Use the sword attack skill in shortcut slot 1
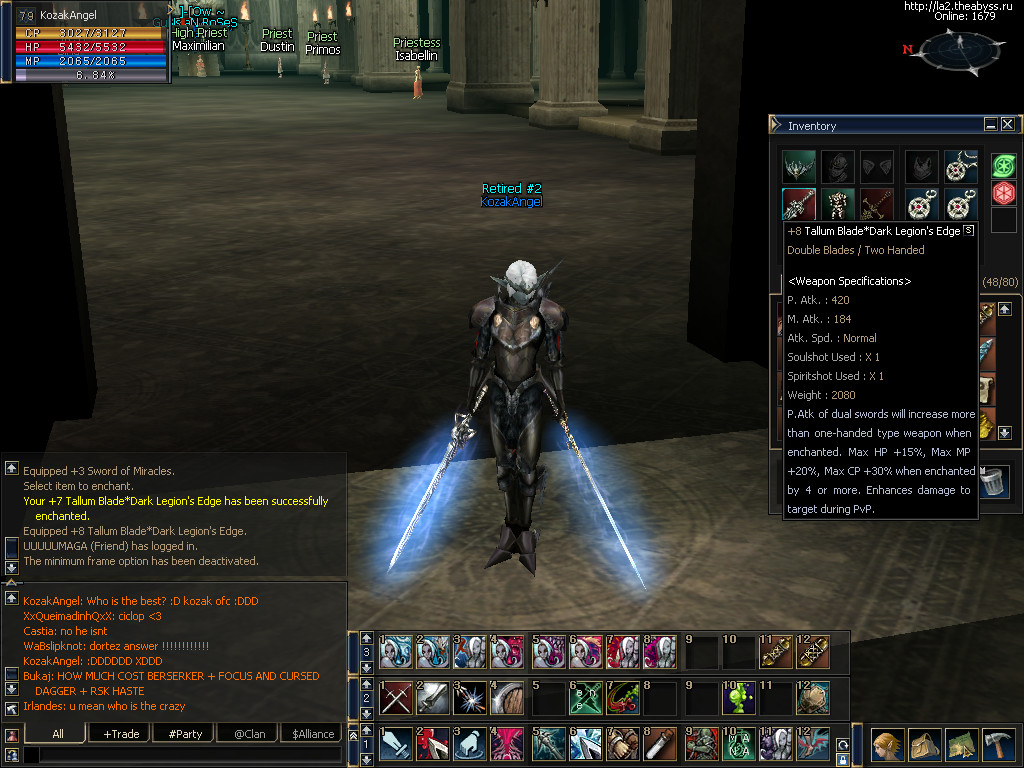Image resolution: width=1024 pixels, height=768 pixels. coord(397,745)
